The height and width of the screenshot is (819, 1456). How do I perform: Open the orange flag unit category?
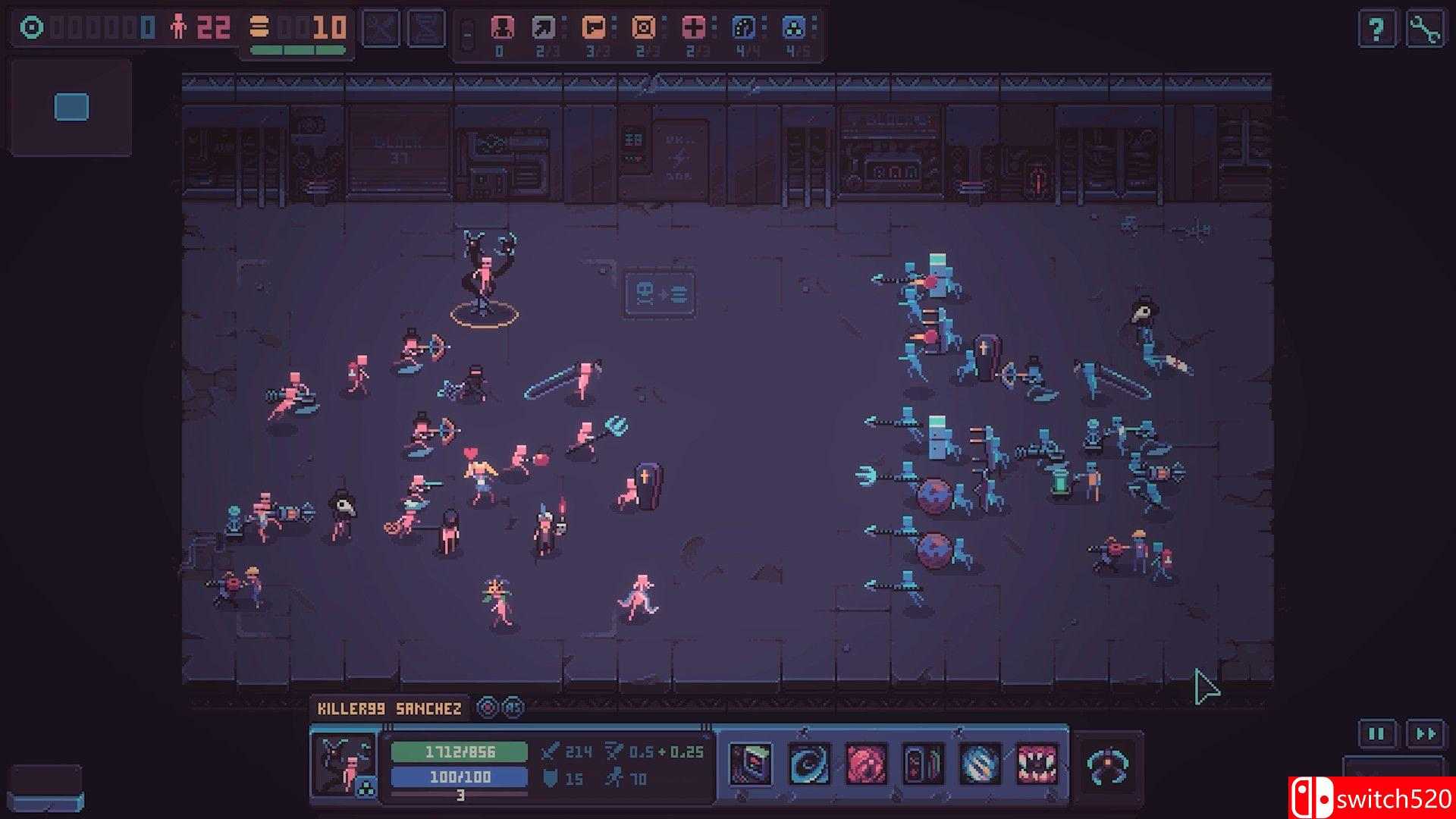click(x=595, y=25)
